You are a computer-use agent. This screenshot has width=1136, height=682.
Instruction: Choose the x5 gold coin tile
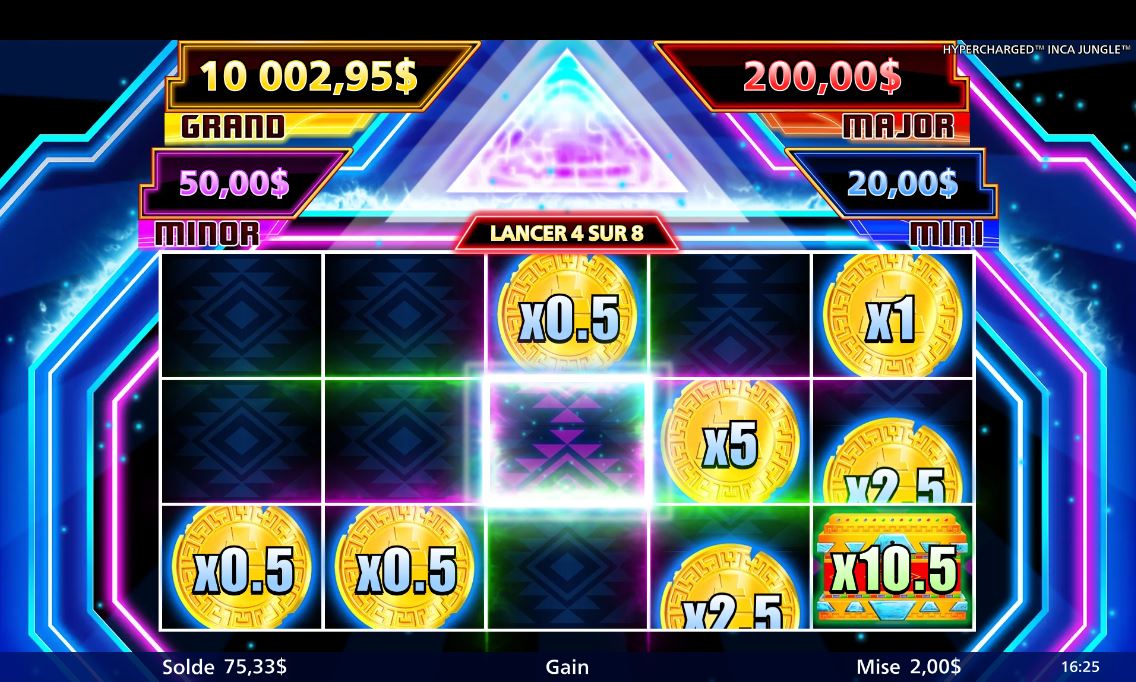click(730, 443)
